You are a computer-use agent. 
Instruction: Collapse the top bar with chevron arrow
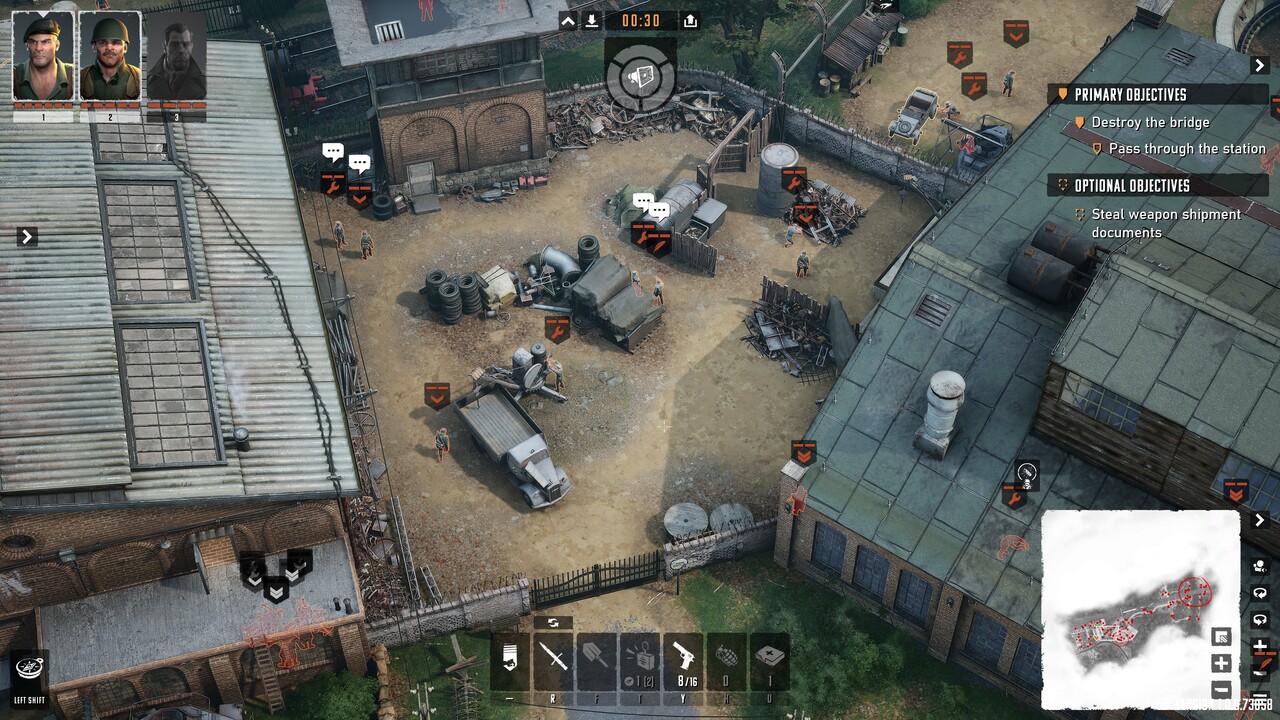tap(568, 21)
